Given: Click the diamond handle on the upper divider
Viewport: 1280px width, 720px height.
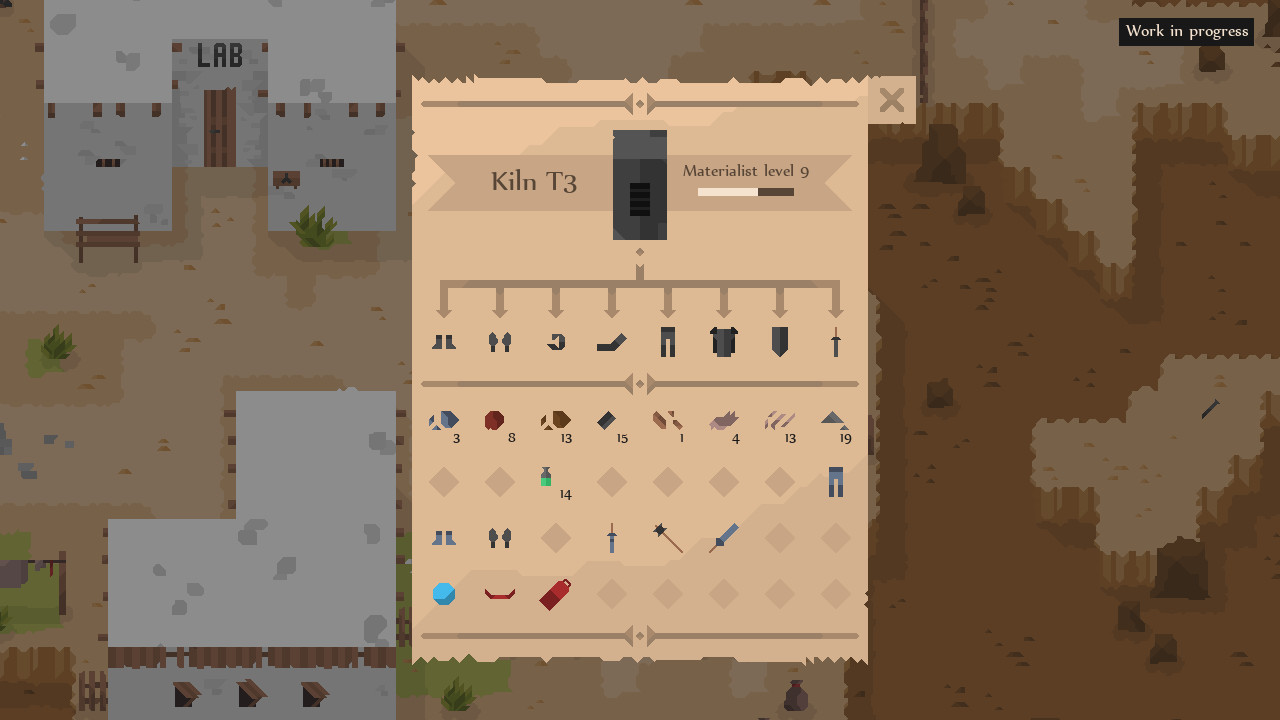Looking at the screenshot, I should tap(639, 103).
